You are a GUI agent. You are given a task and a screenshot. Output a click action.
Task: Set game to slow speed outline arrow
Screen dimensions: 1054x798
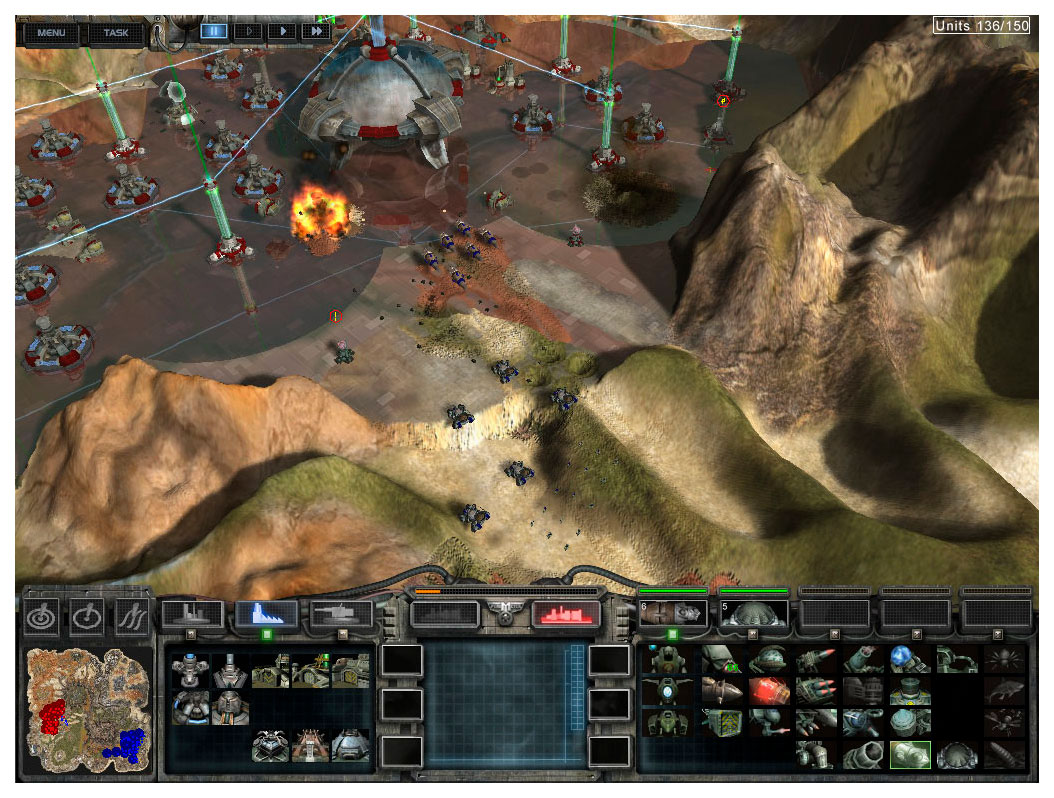[x=248, y=31]
